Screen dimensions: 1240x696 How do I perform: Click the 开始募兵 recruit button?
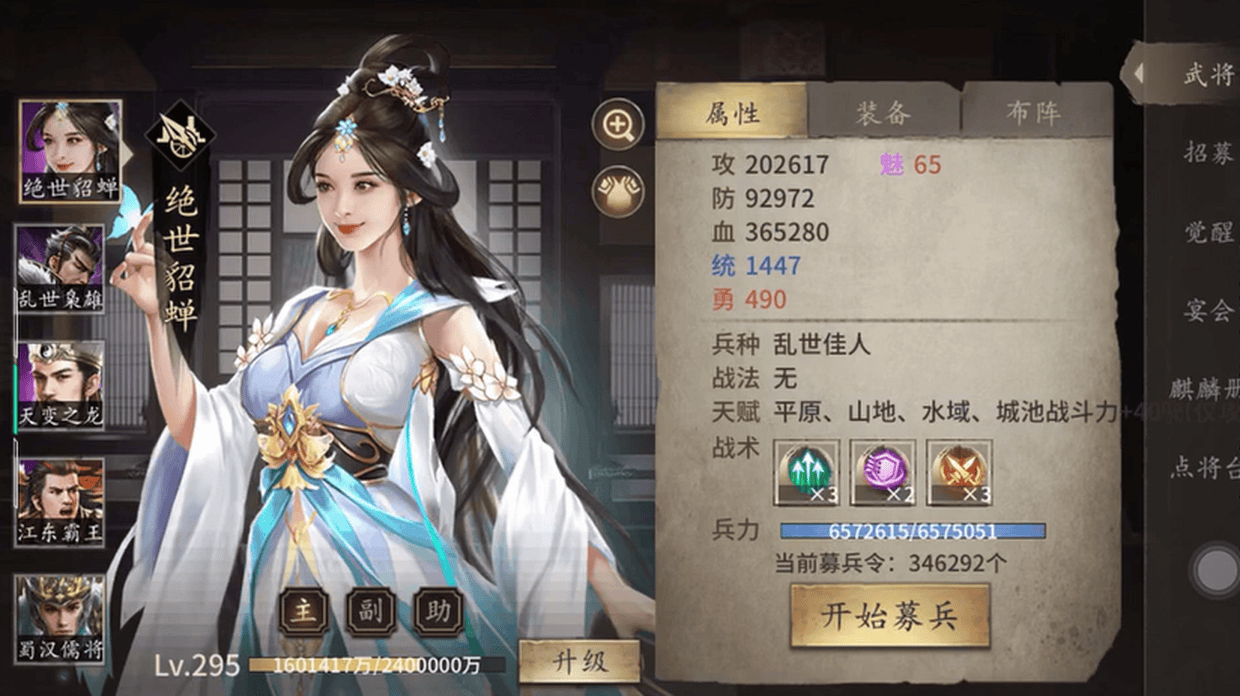point(889,616)
